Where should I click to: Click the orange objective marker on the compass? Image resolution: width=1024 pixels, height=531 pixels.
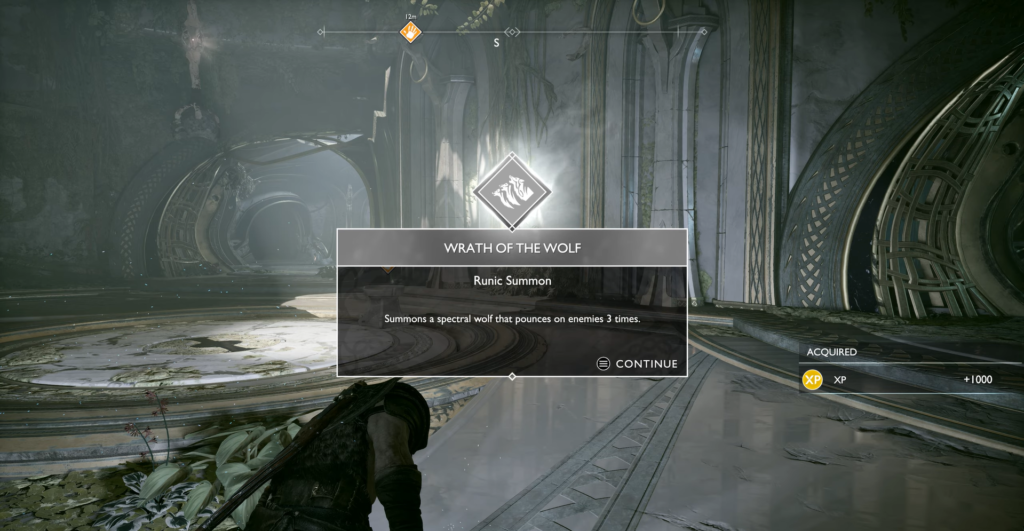click(410, 32)
